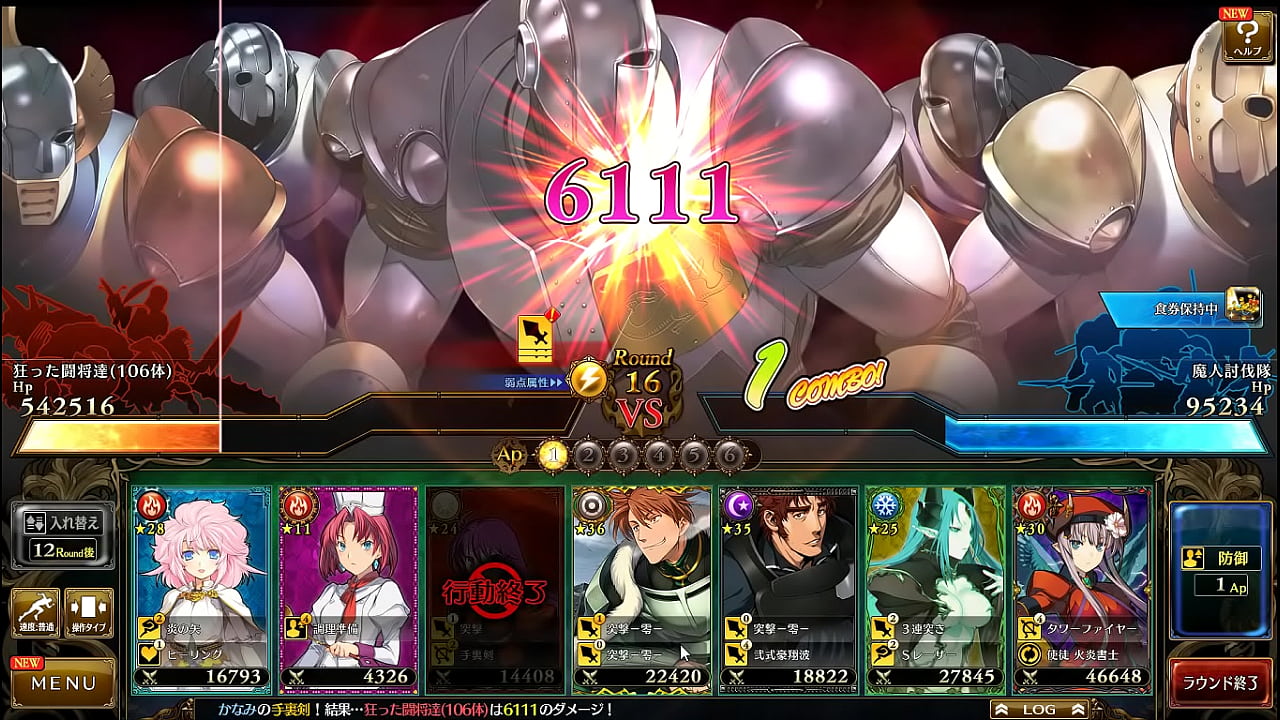Fire the Sレーザー skill
The image size is (1280, 720).
(935, 654)
